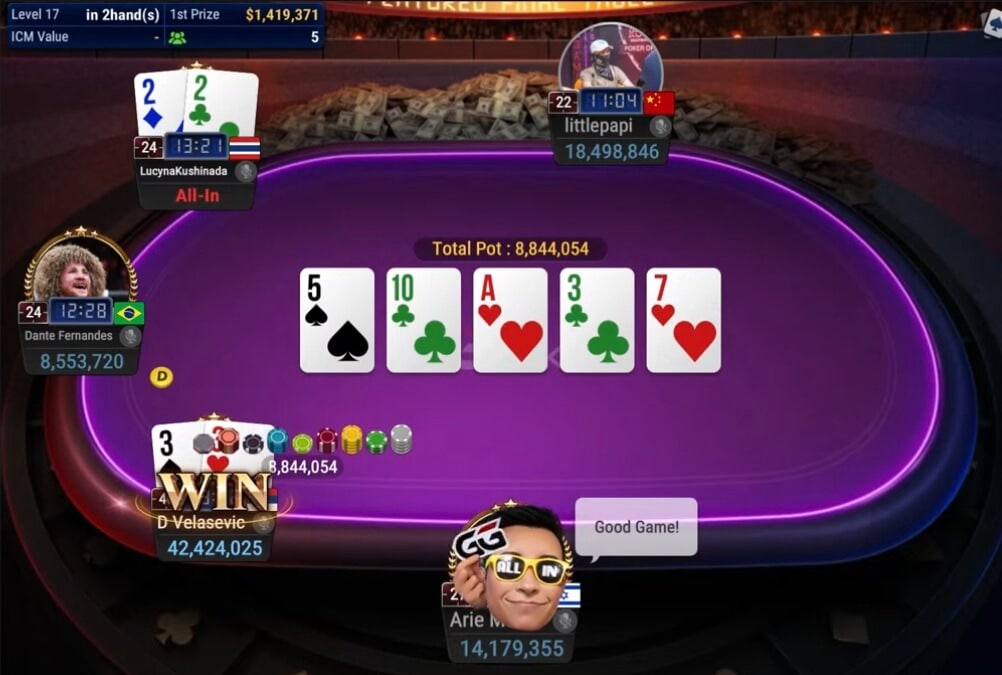Click the microphone icon beside LucynaKushinada
Screen dimensions: 1002x675
click(246, 171)
